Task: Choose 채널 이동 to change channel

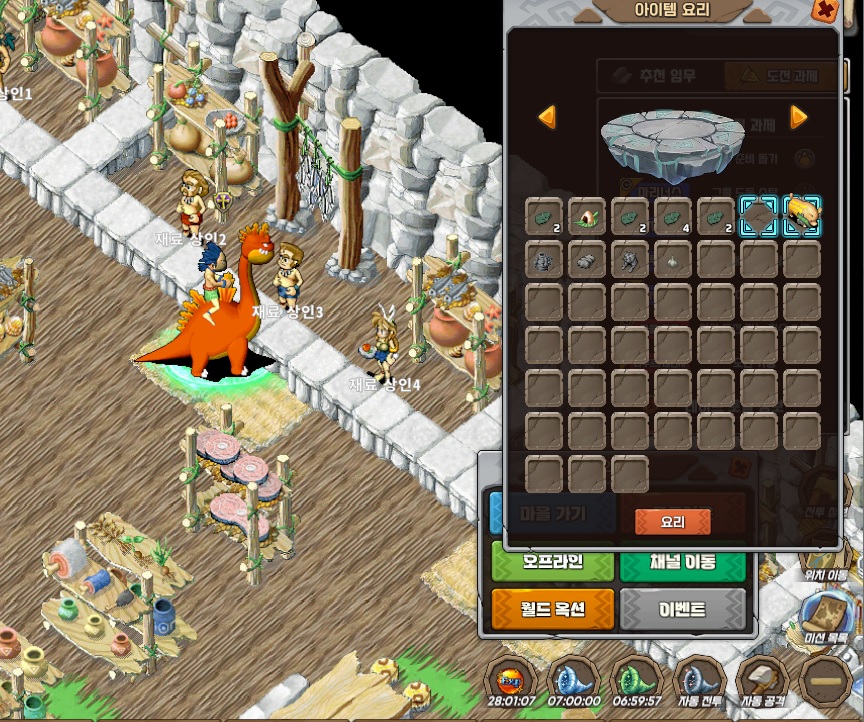Action: pyautogui.click(x=682, y=563)
